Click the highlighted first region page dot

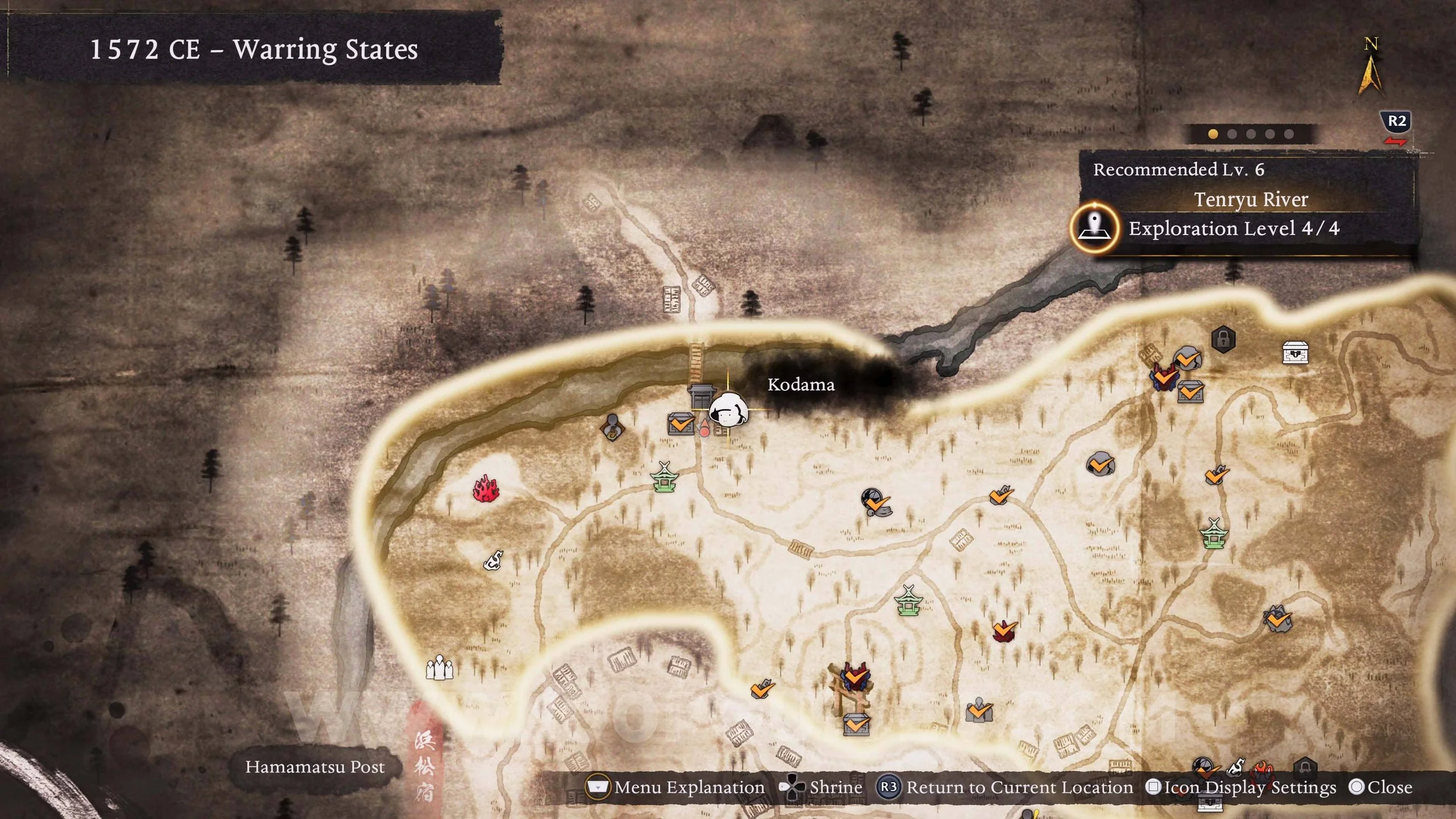(1213, 134)
